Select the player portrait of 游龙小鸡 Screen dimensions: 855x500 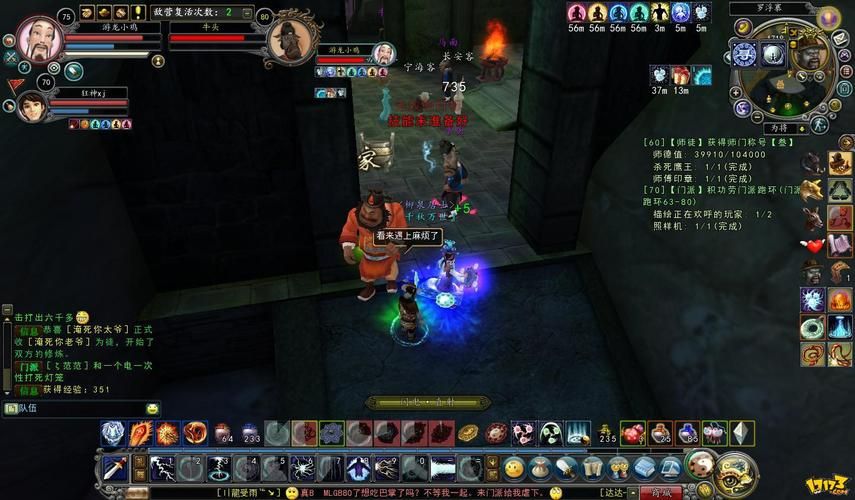pos(40,38)
